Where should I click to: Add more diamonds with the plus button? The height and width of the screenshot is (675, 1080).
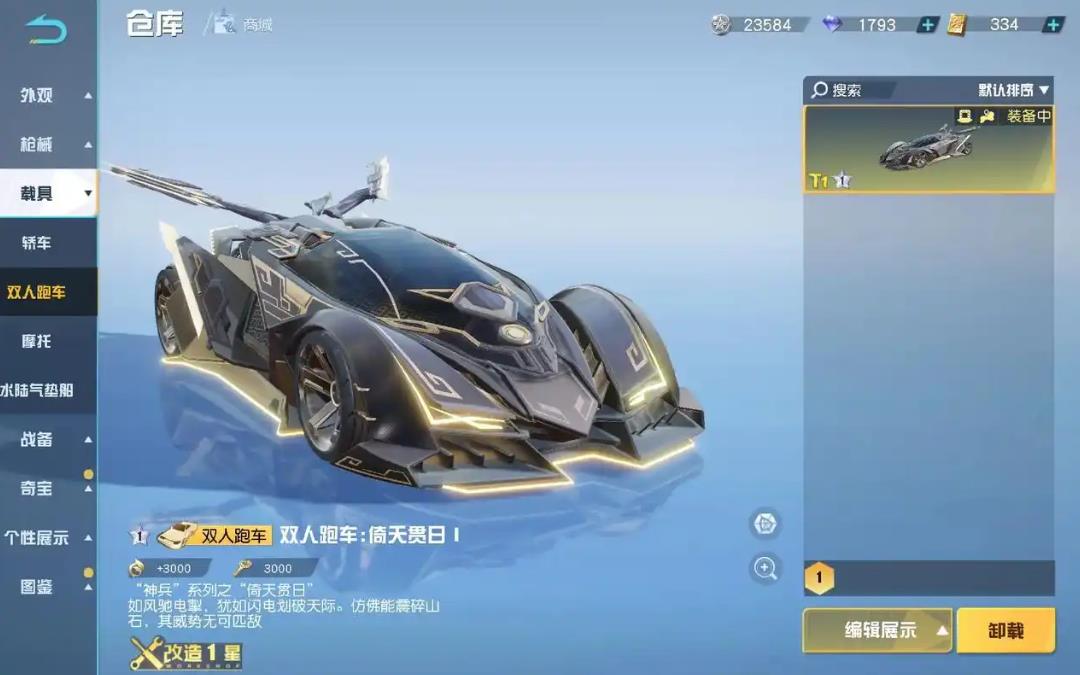(x=927, y=24)
